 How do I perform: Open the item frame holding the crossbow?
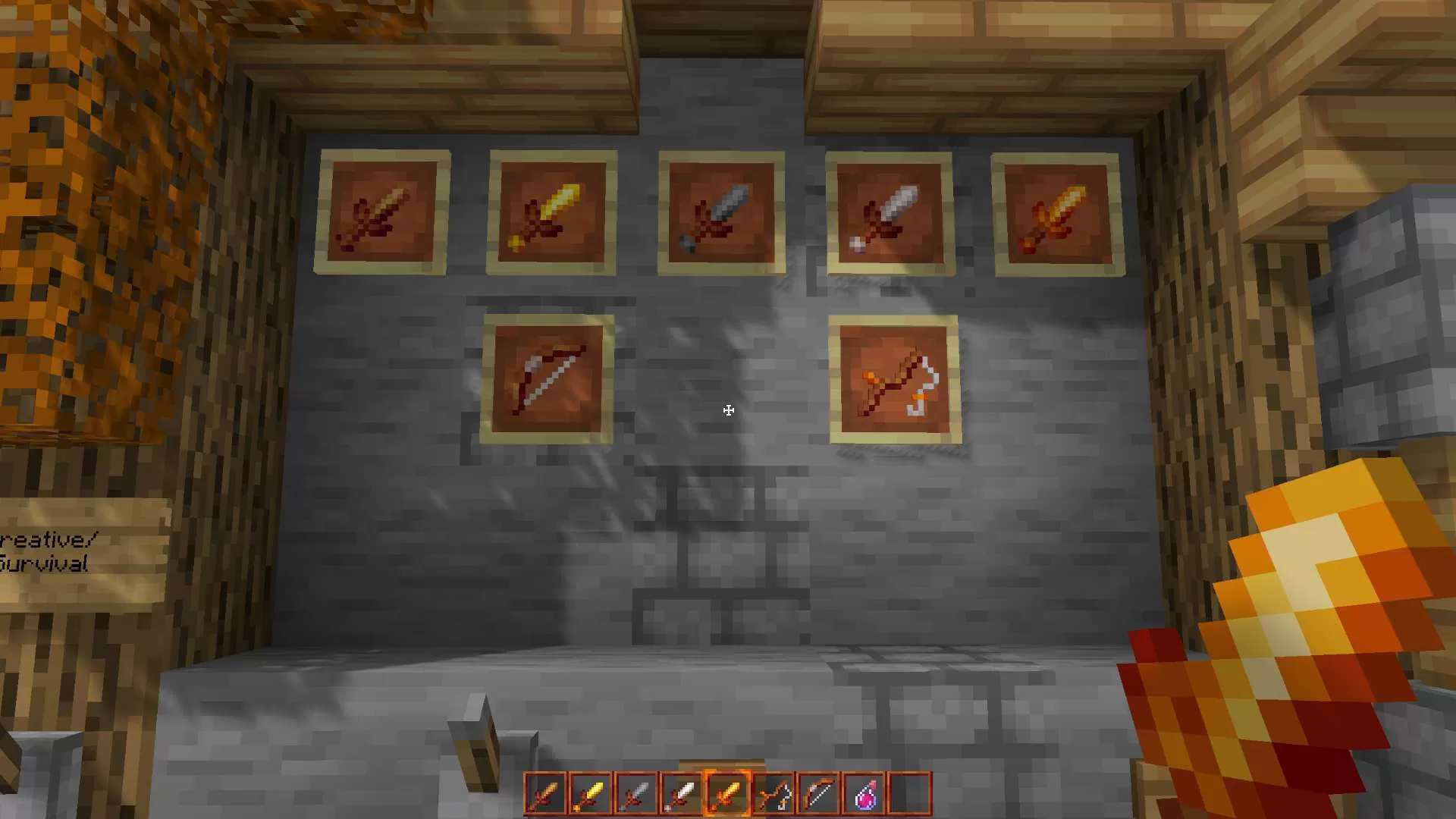point(895,381)
